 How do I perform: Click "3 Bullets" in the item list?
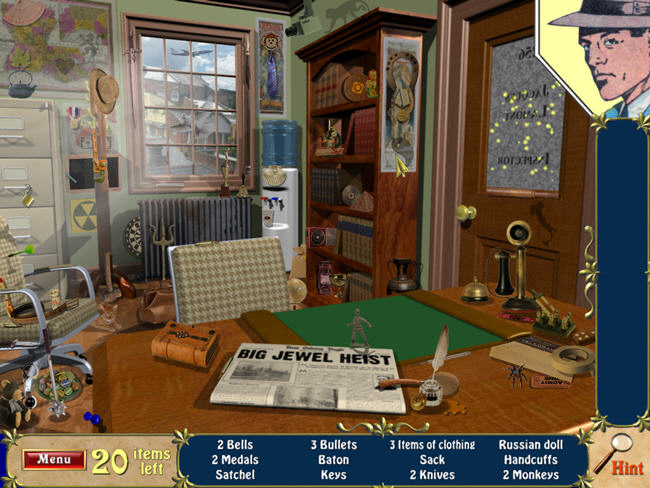(332, 445)
